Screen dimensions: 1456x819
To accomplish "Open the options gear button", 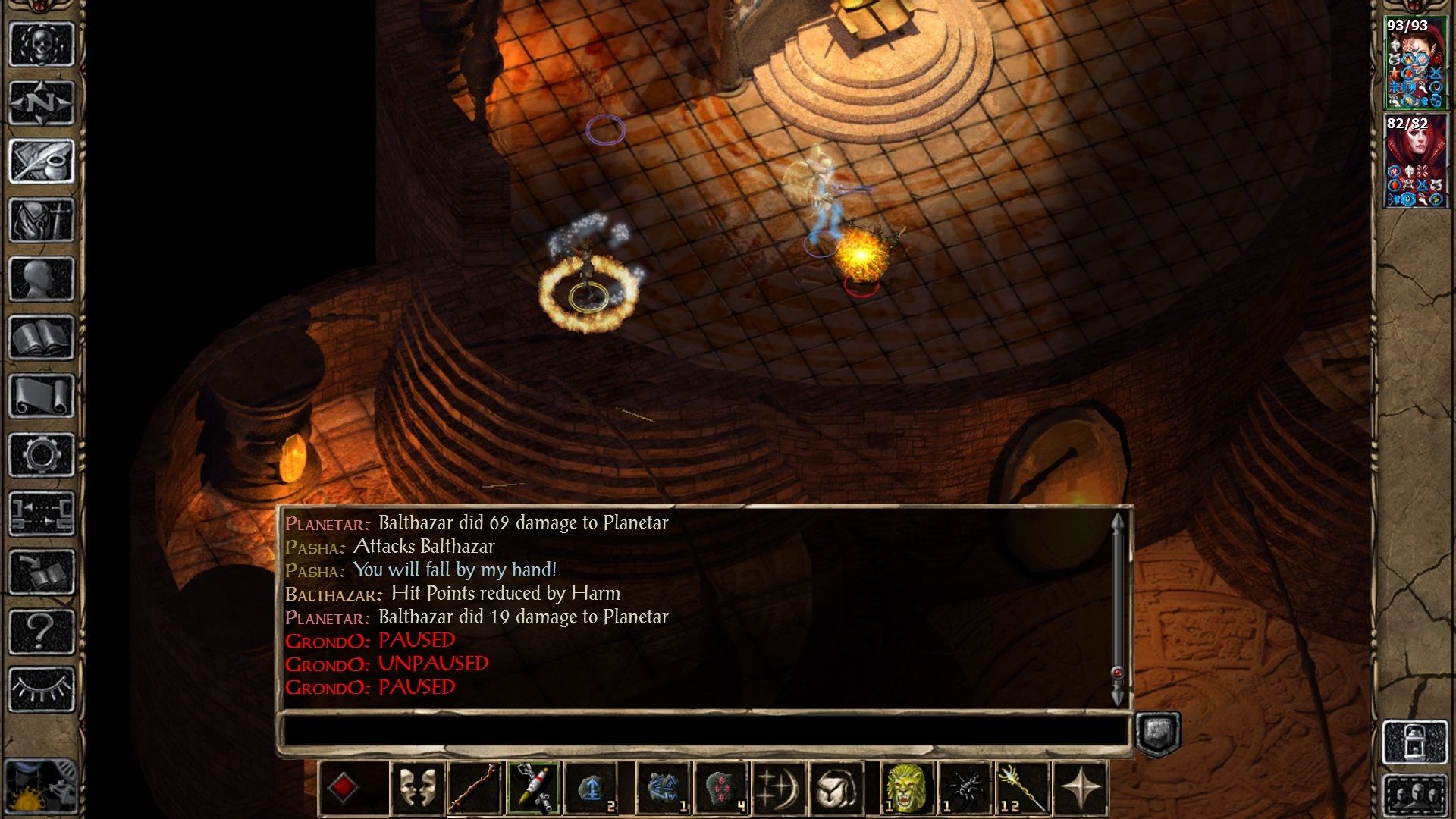I will [x=42, y=455].
